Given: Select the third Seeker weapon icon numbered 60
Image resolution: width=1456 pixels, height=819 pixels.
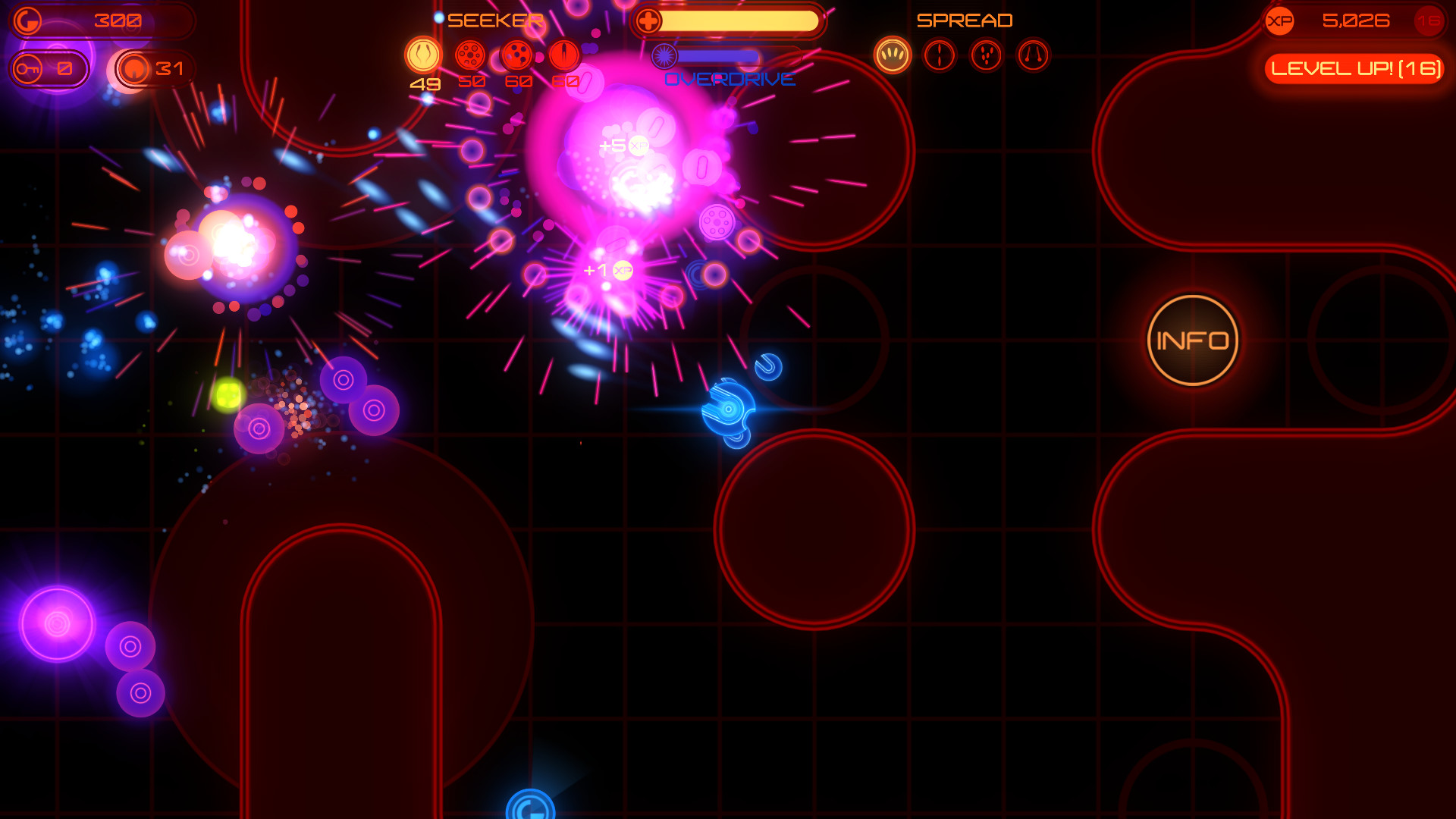Looking at the screenshot, I should tap(516, 55).
